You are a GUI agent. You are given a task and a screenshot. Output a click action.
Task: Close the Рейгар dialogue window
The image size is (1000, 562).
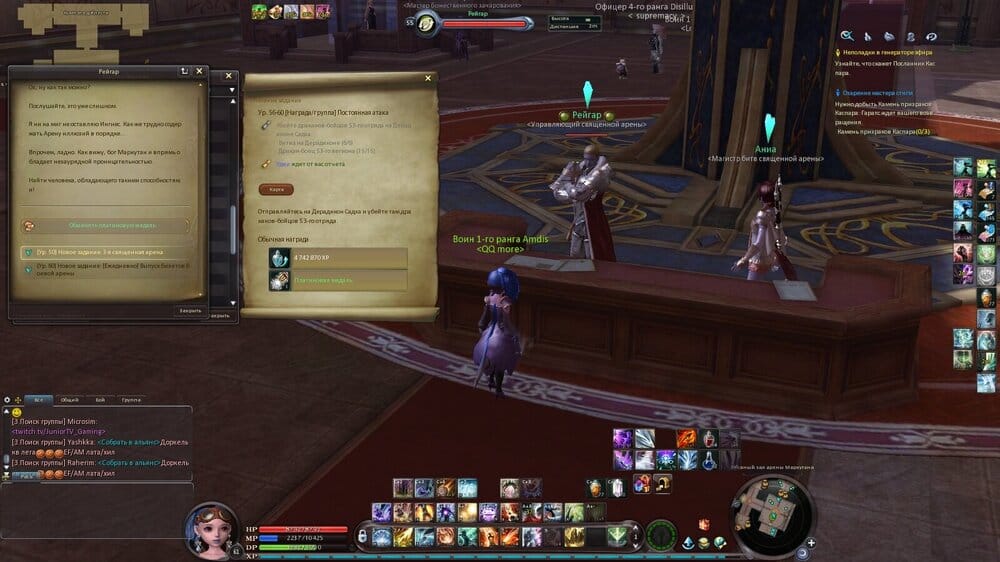pyautogui.click(x=199, y=72)
